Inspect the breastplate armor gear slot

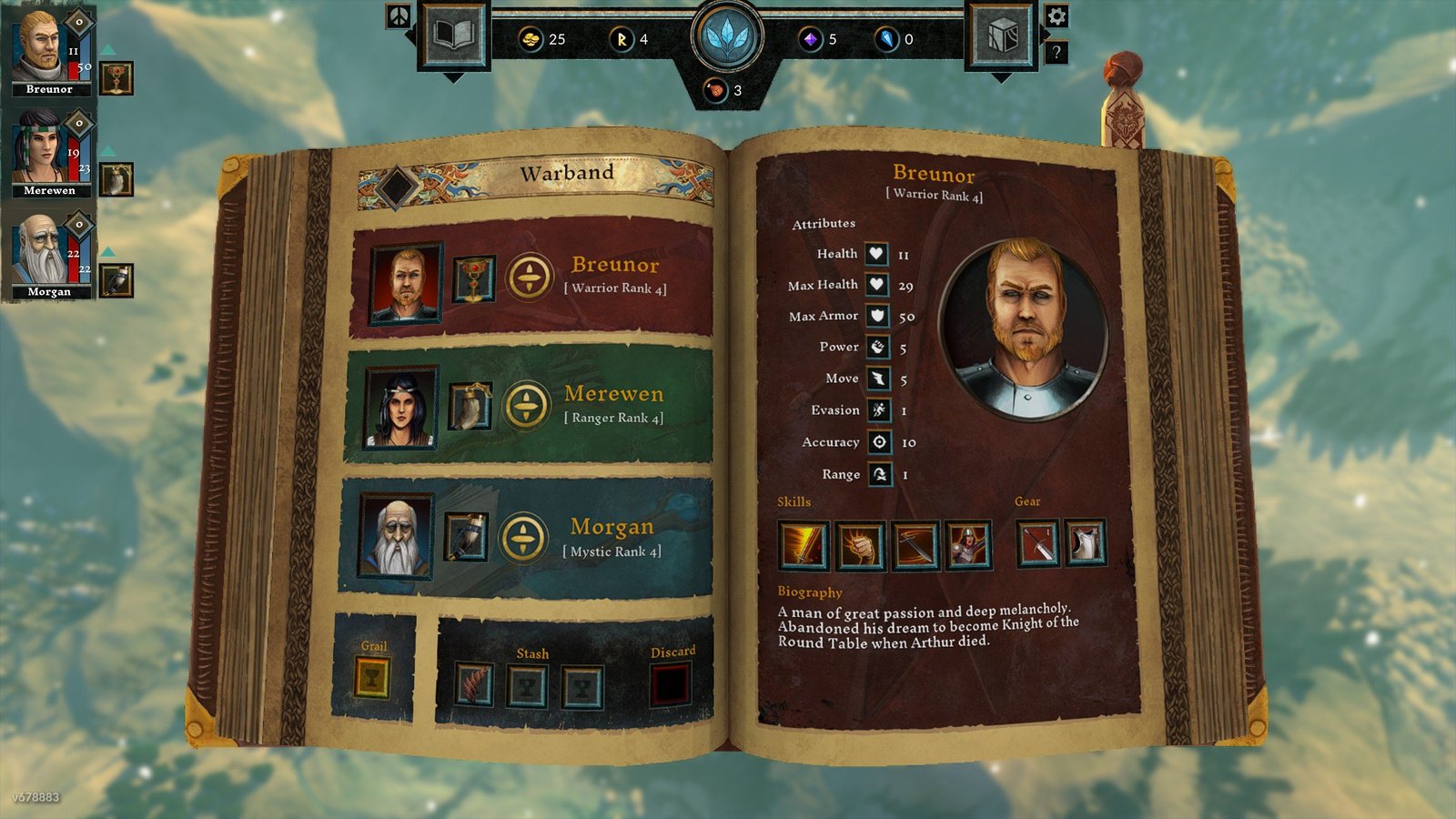(x=1085, y=544)
